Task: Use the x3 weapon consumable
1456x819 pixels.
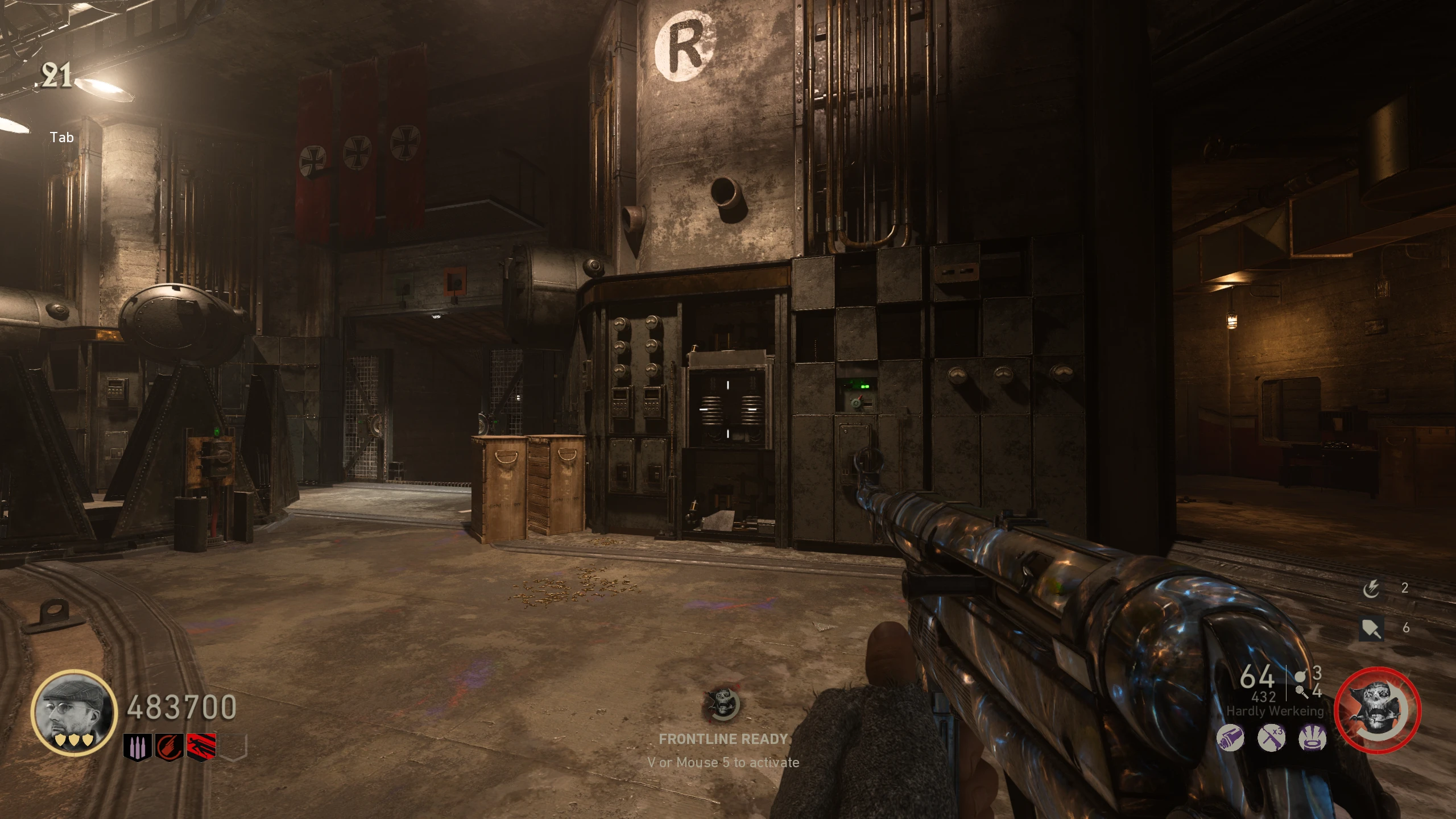Action: pyautogui.click(x=1272, y=739)
